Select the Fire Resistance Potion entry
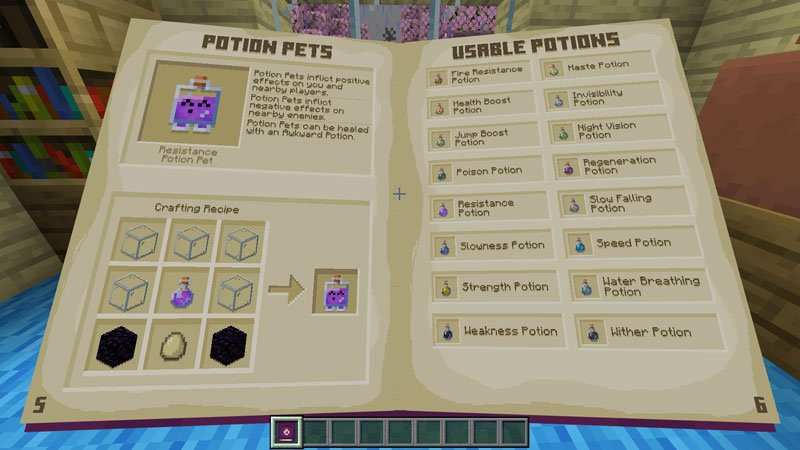The image size is (800, 450). click(482, 76)
